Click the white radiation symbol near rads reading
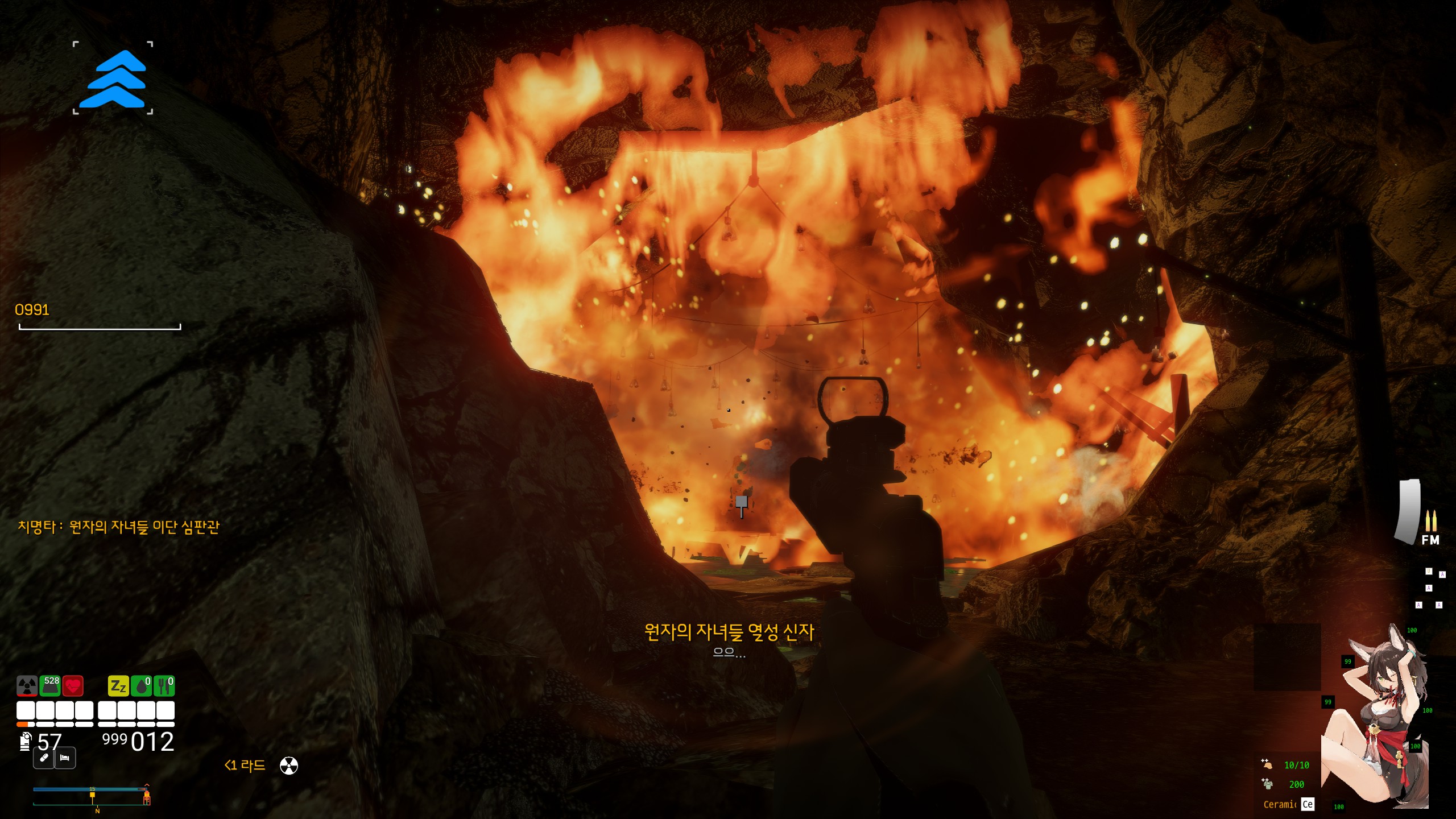The height and width of the screenshot is (819, 1456). tap(289, 766)
